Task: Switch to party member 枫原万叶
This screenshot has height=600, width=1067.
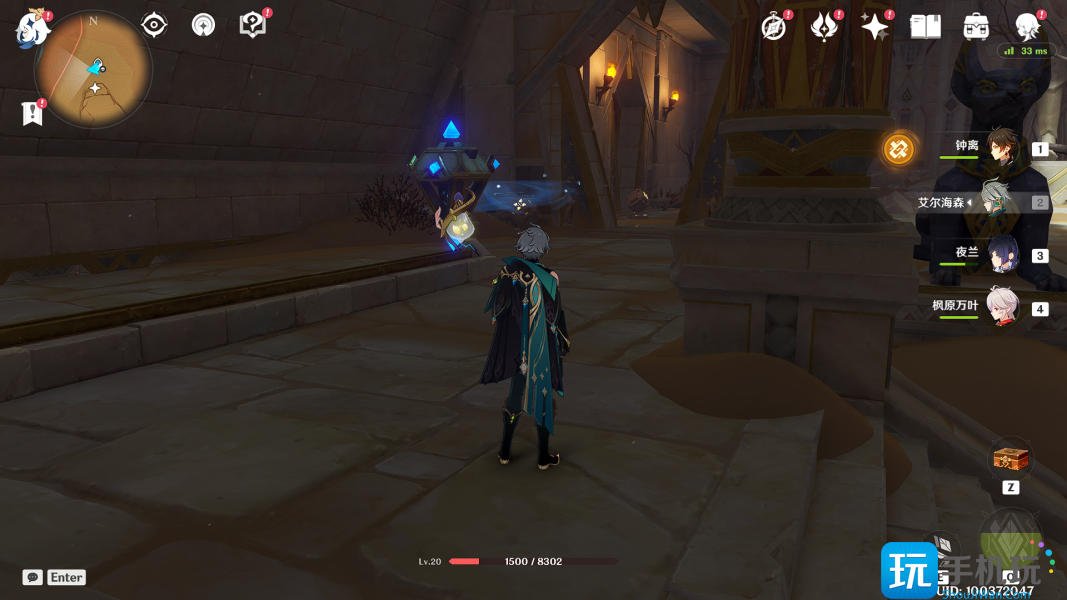Action: (x=1001, y=307)
